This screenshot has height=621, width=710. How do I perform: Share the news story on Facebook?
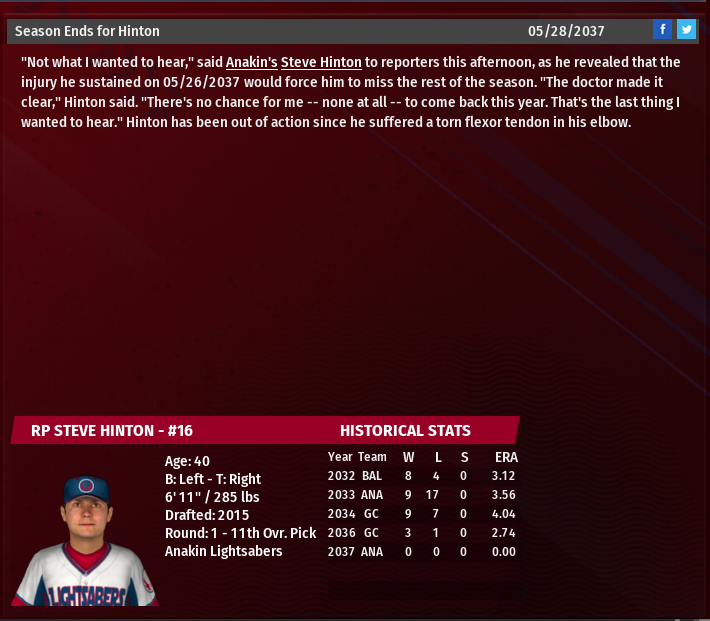tap(662, 30)
